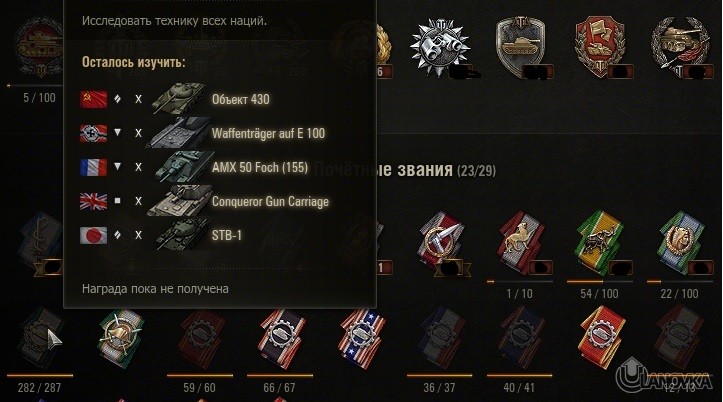Select the lion medal with 1 / 10
723x402 pixels.
pos(516,243)
